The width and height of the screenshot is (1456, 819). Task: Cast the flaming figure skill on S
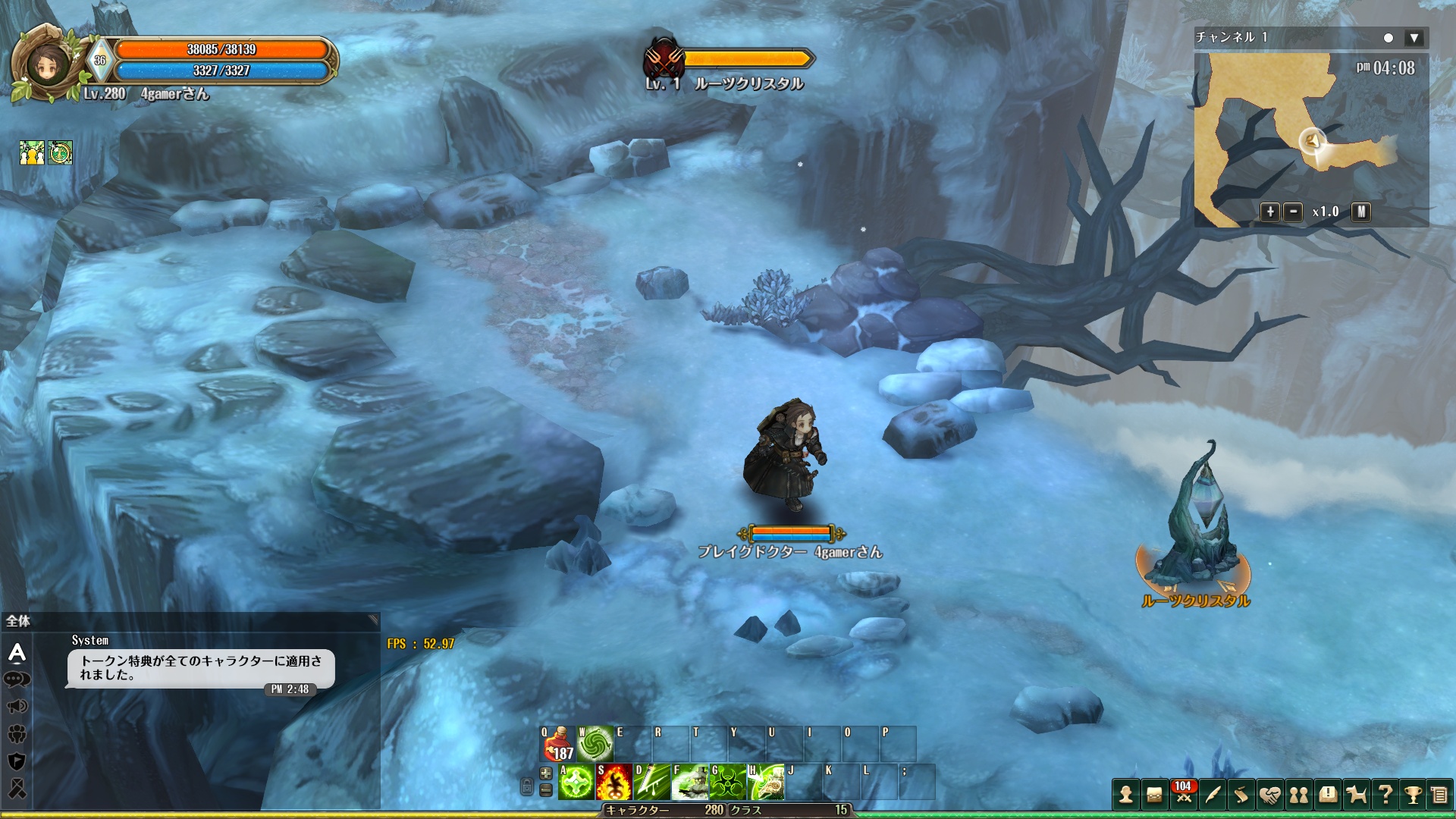pyautogui.click(x=613, y=782)
